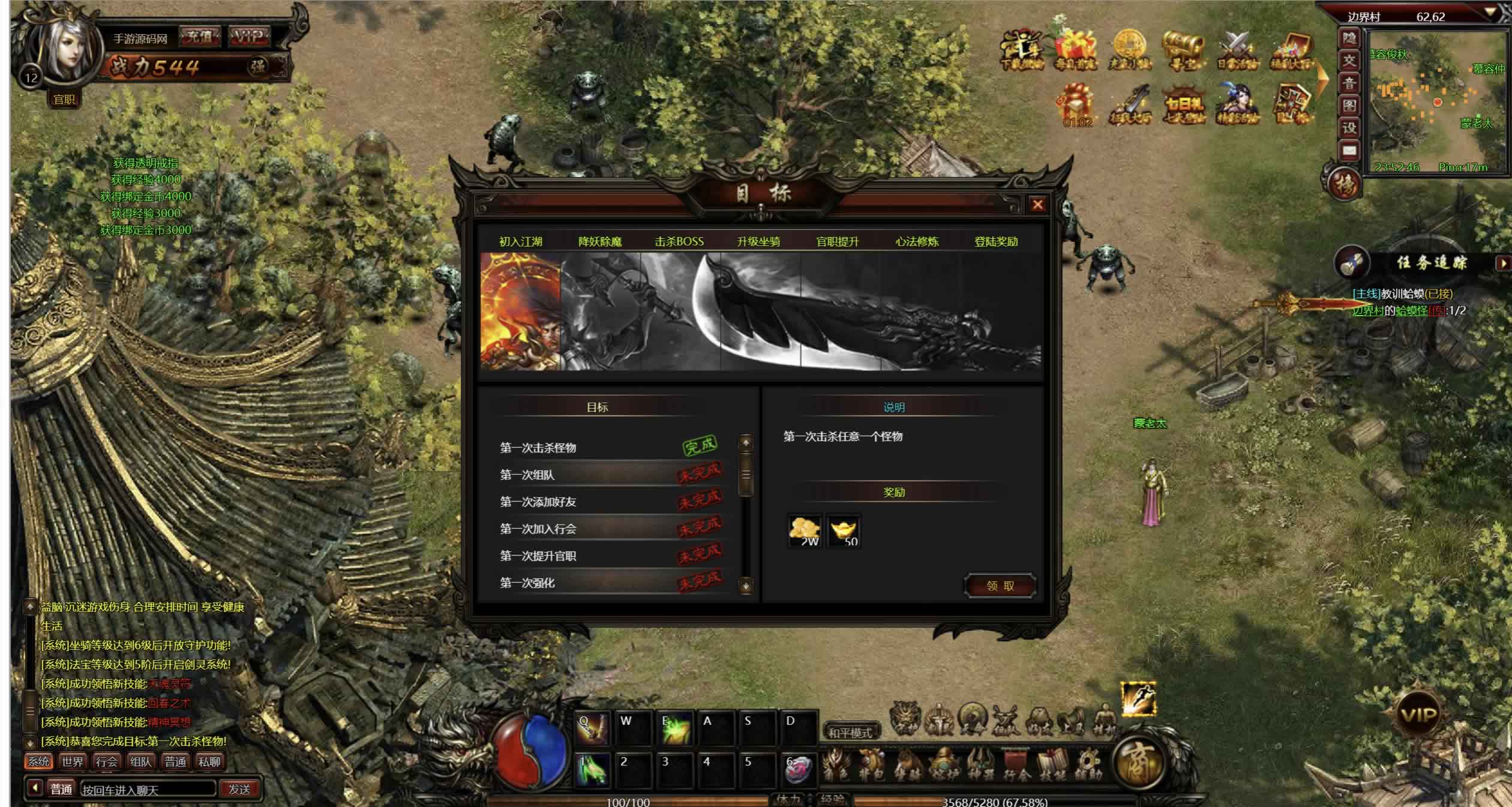Switch to the 击杀BOSS tab

679,242
